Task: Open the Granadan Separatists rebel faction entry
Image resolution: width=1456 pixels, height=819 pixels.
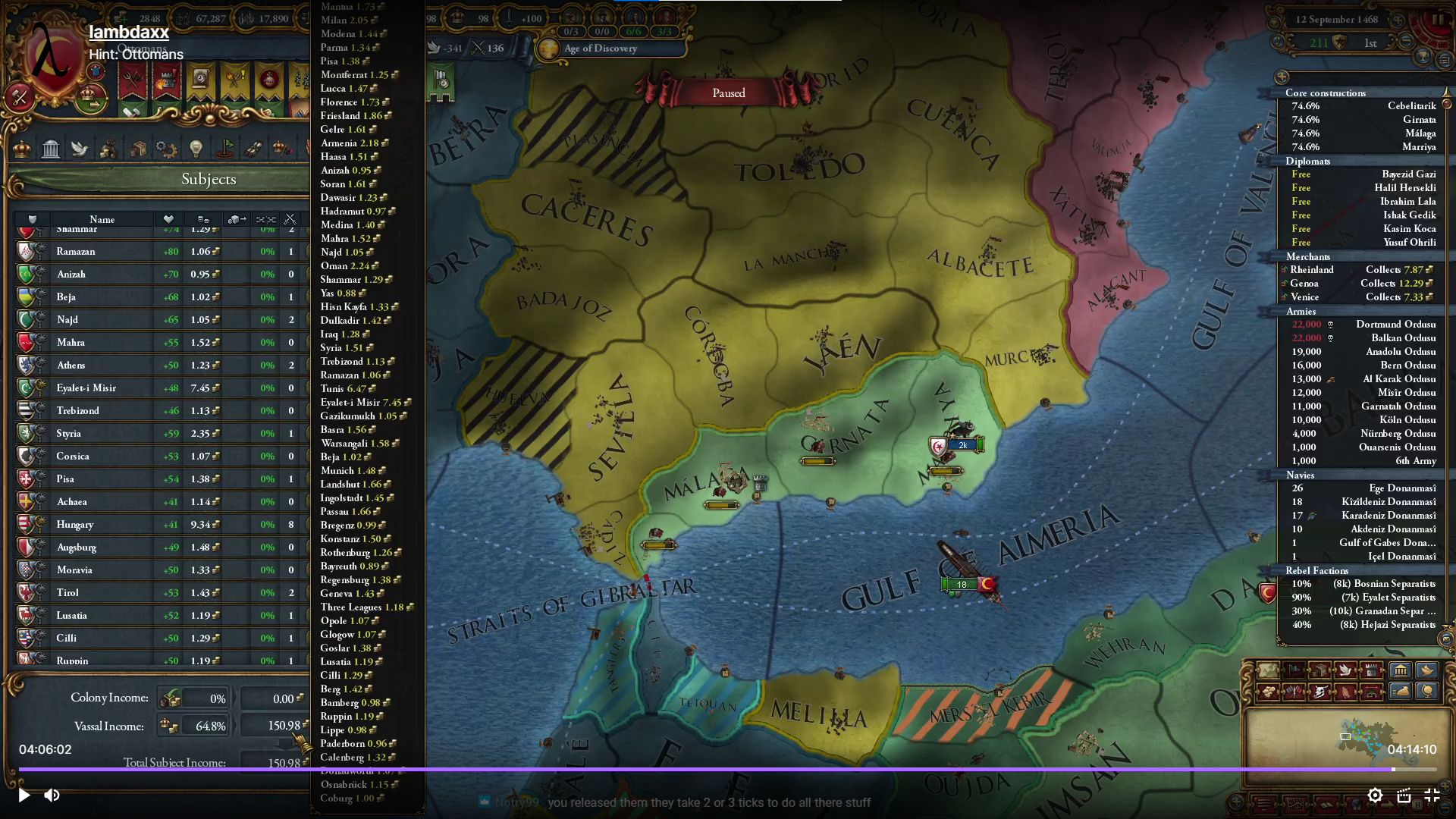Action: click(1382, 610)
